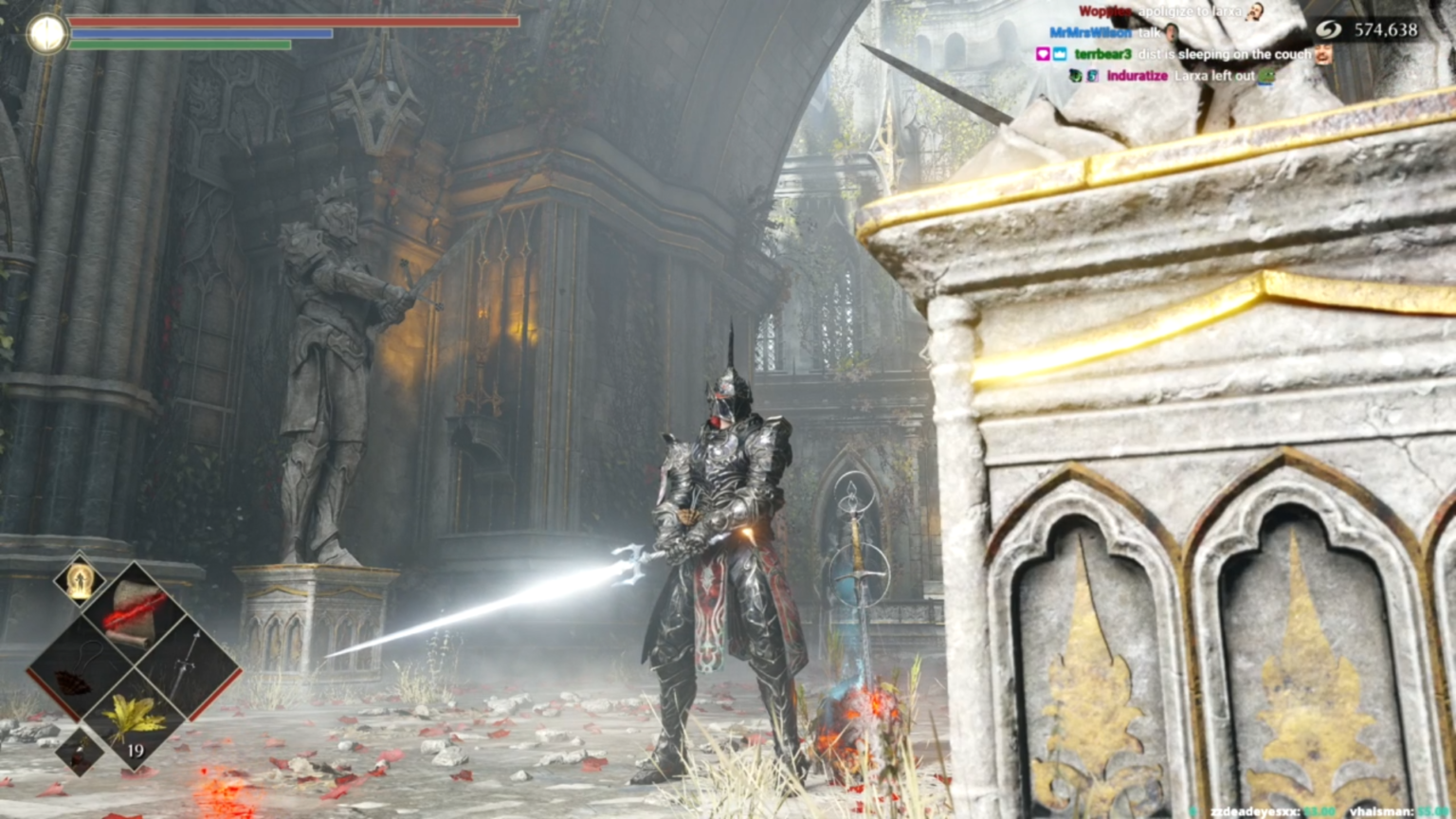Click the swirling souls icon beside the counter
The height and width of the screenshot is (819, 1456).
point(1328,30)
